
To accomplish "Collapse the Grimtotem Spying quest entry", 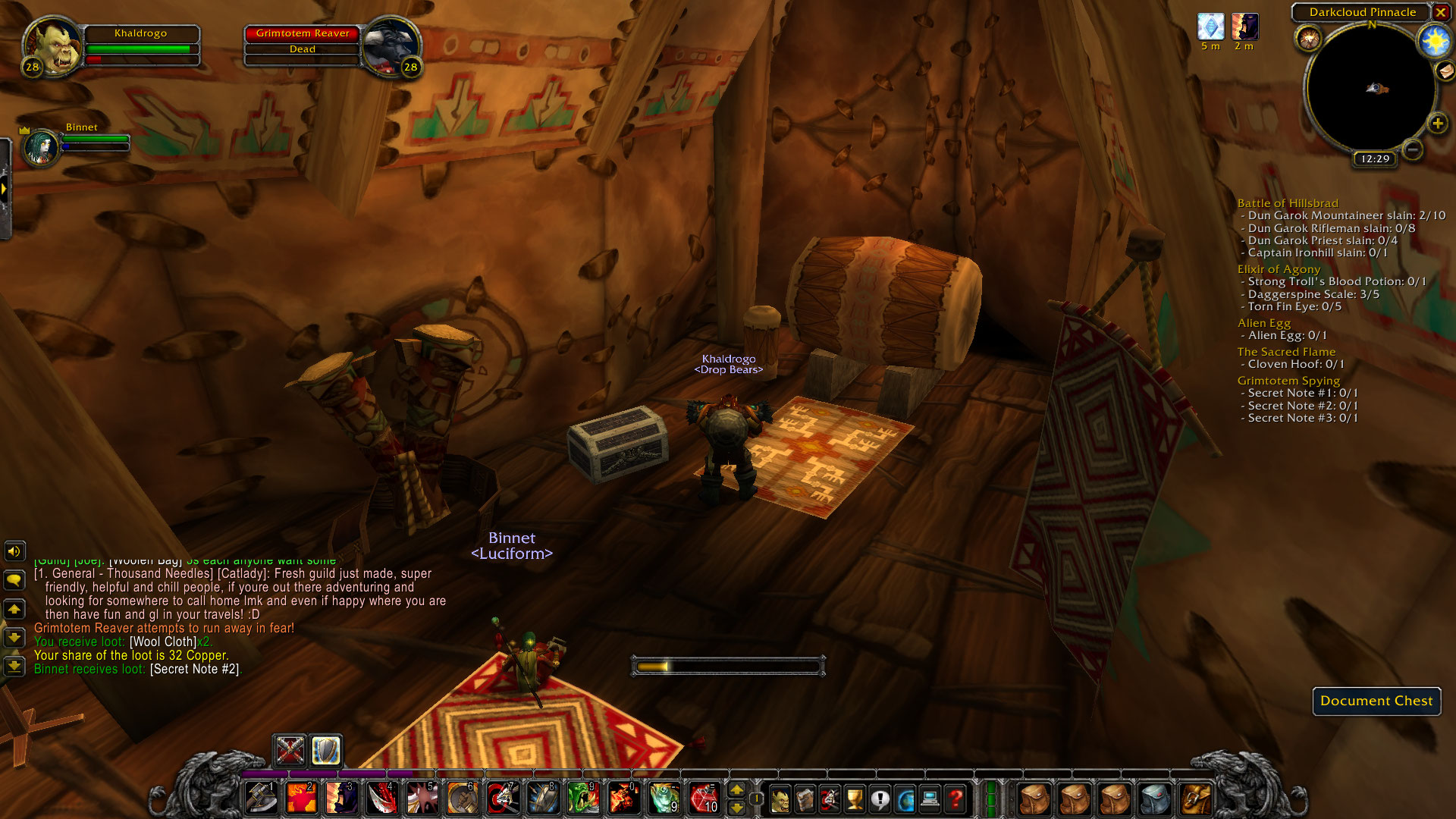I will [1288, 380].
